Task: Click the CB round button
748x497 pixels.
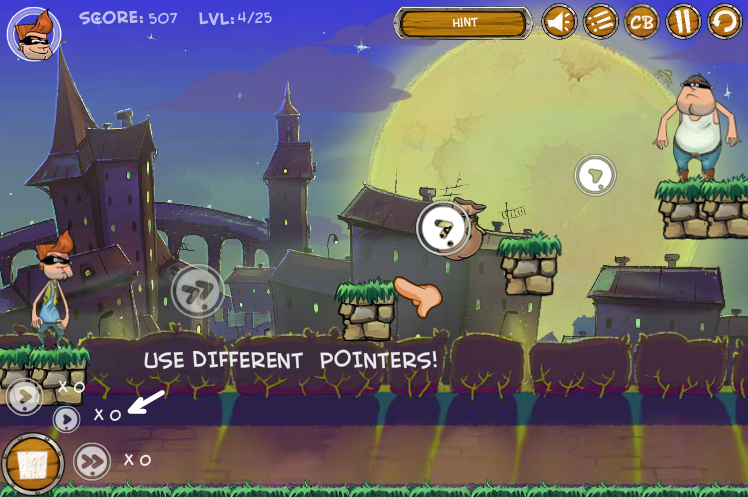Action: coord(642,21)
